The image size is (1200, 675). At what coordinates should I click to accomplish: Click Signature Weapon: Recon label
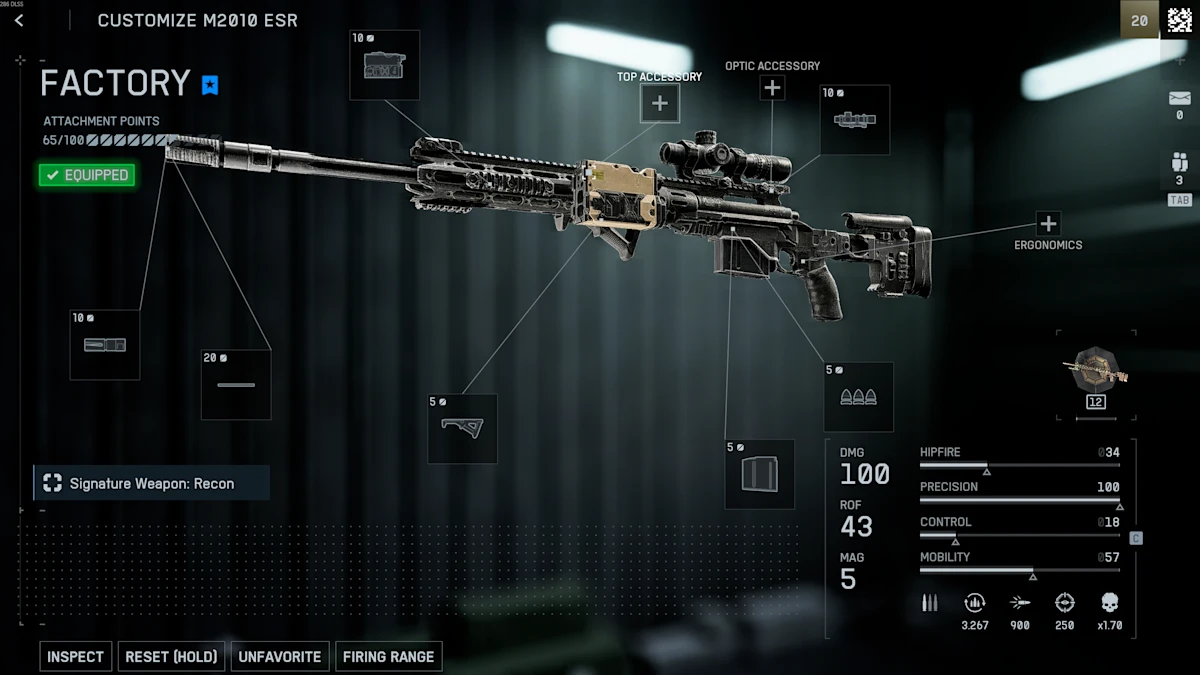[x=152, y=484]
